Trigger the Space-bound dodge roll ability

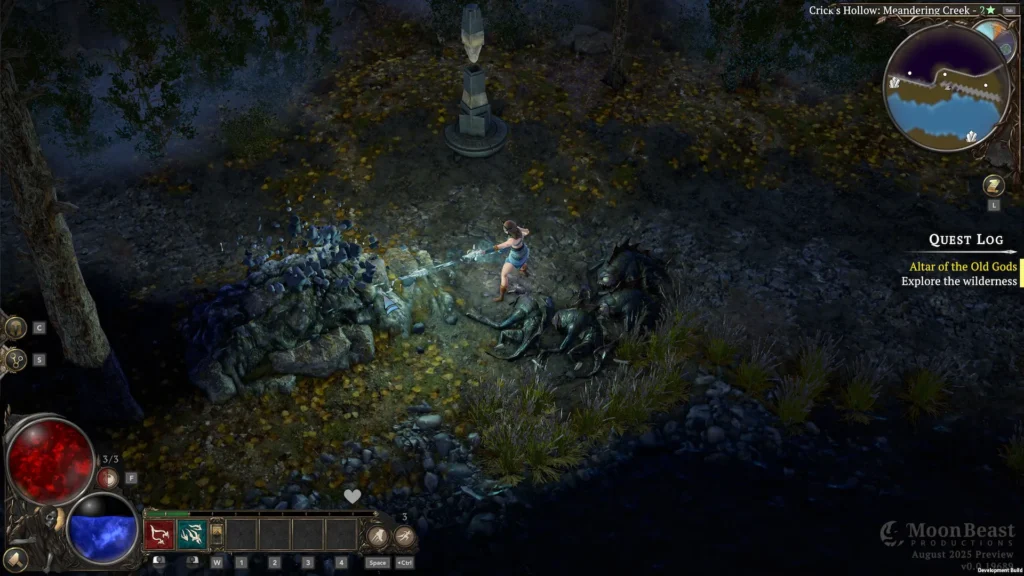(x=377, y=537)
